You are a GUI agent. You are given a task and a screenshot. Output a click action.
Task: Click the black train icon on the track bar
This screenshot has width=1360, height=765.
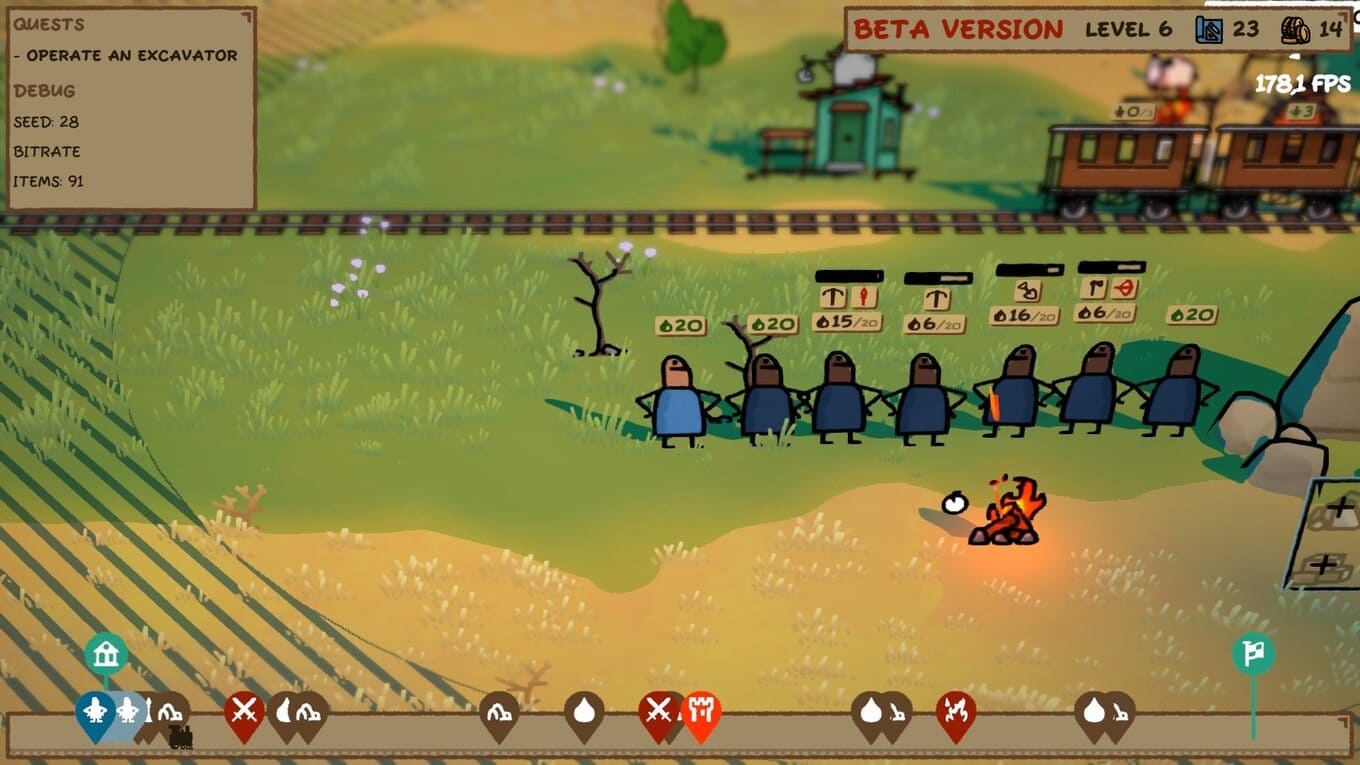[x=181, y=738]
